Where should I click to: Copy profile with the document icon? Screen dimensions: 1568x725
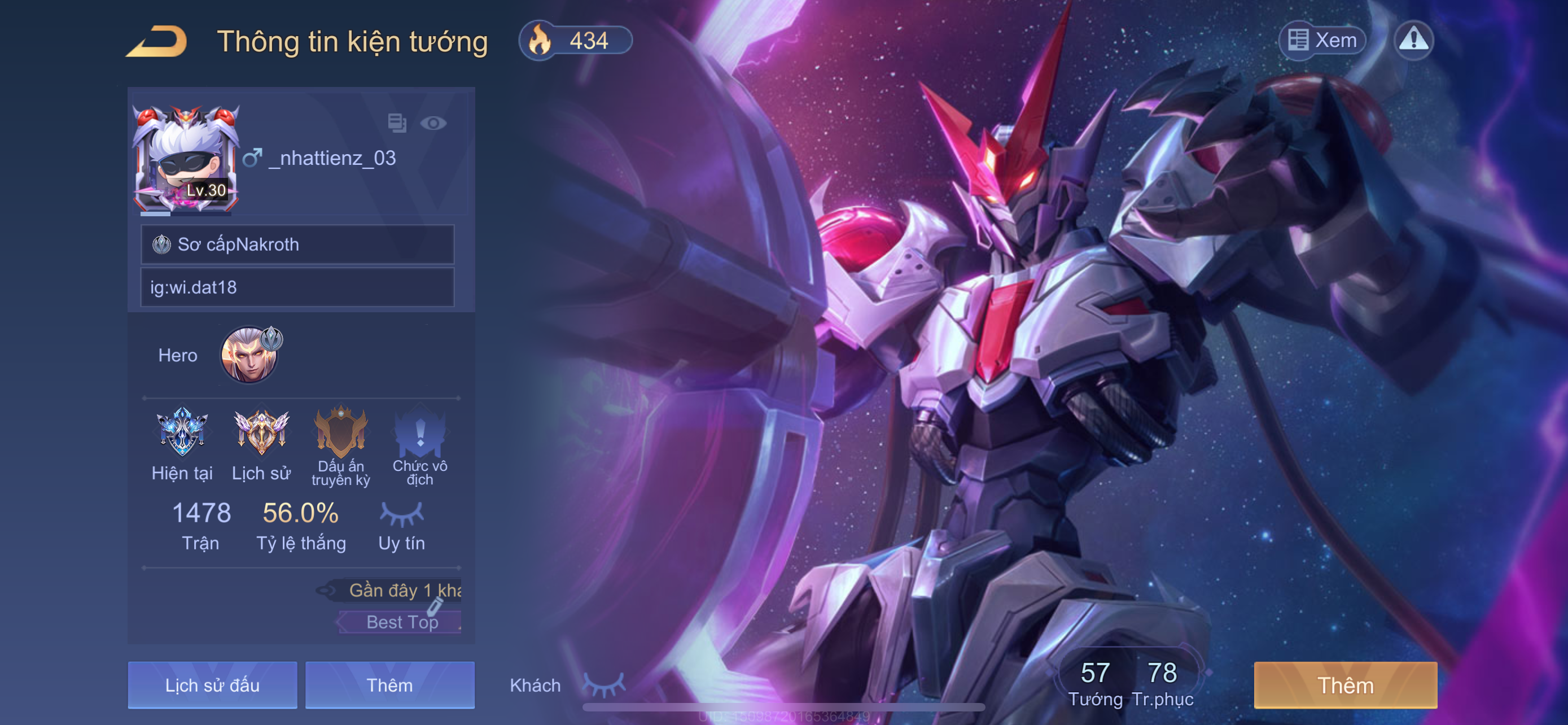point(397,123)
